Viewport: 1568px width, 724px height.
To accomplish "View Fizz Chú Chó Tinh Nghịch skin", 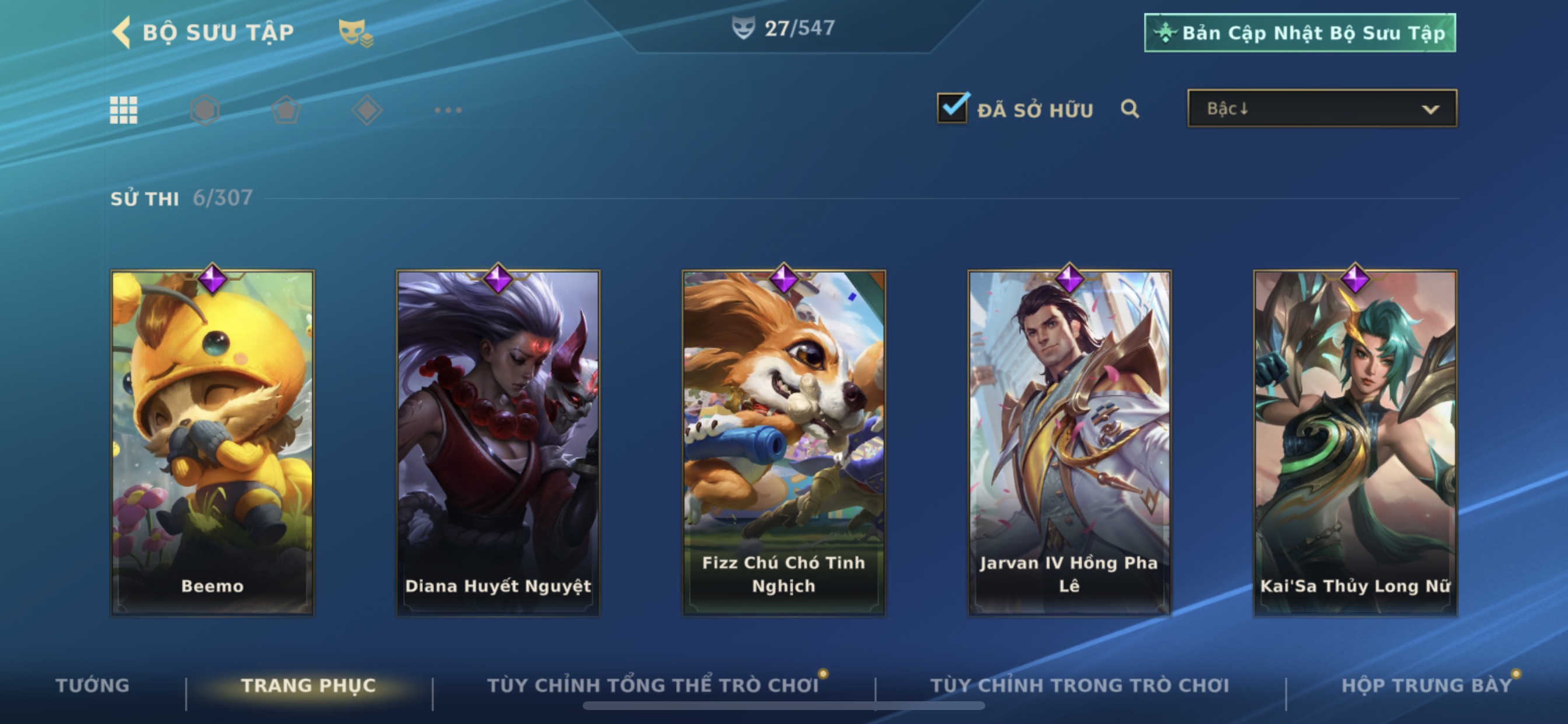I will 783,442.
